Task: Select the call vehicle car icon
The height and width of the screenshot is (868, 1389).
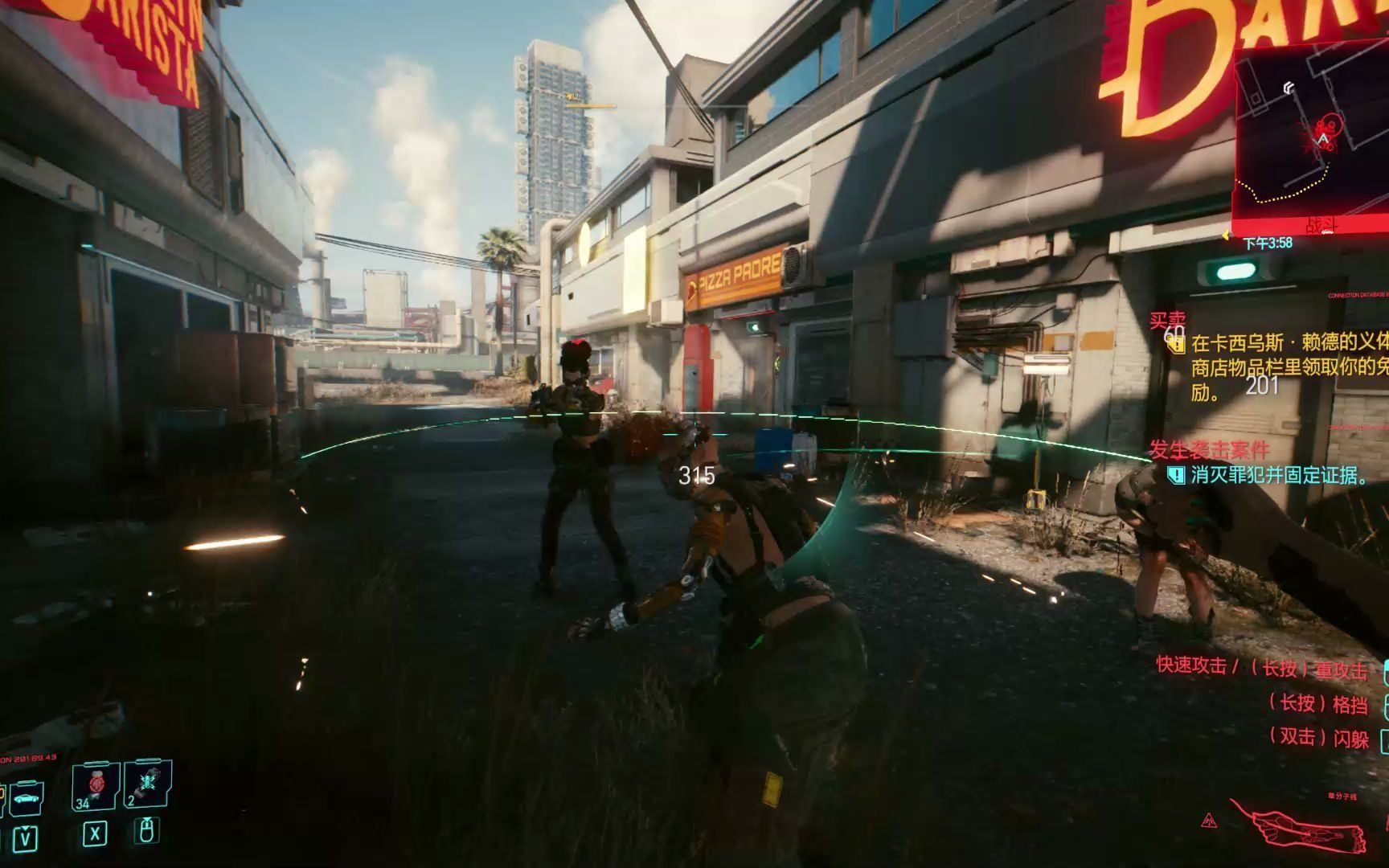Action: click(27, 797)
